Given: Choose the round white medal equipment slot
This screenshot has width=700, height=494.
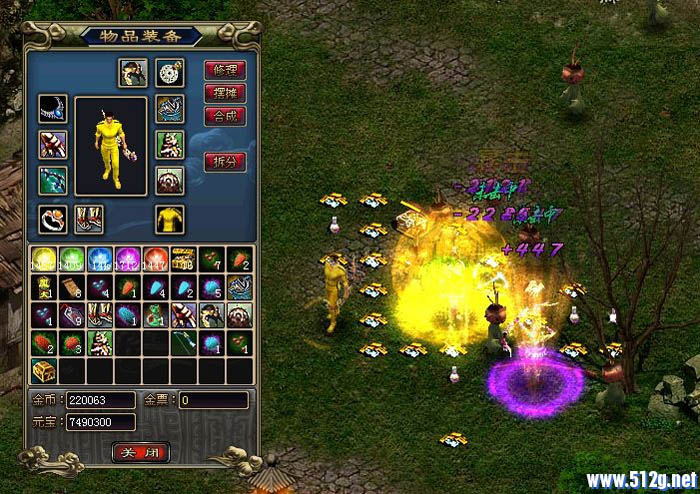Looking at the screenshot, I should coord(169,72).
